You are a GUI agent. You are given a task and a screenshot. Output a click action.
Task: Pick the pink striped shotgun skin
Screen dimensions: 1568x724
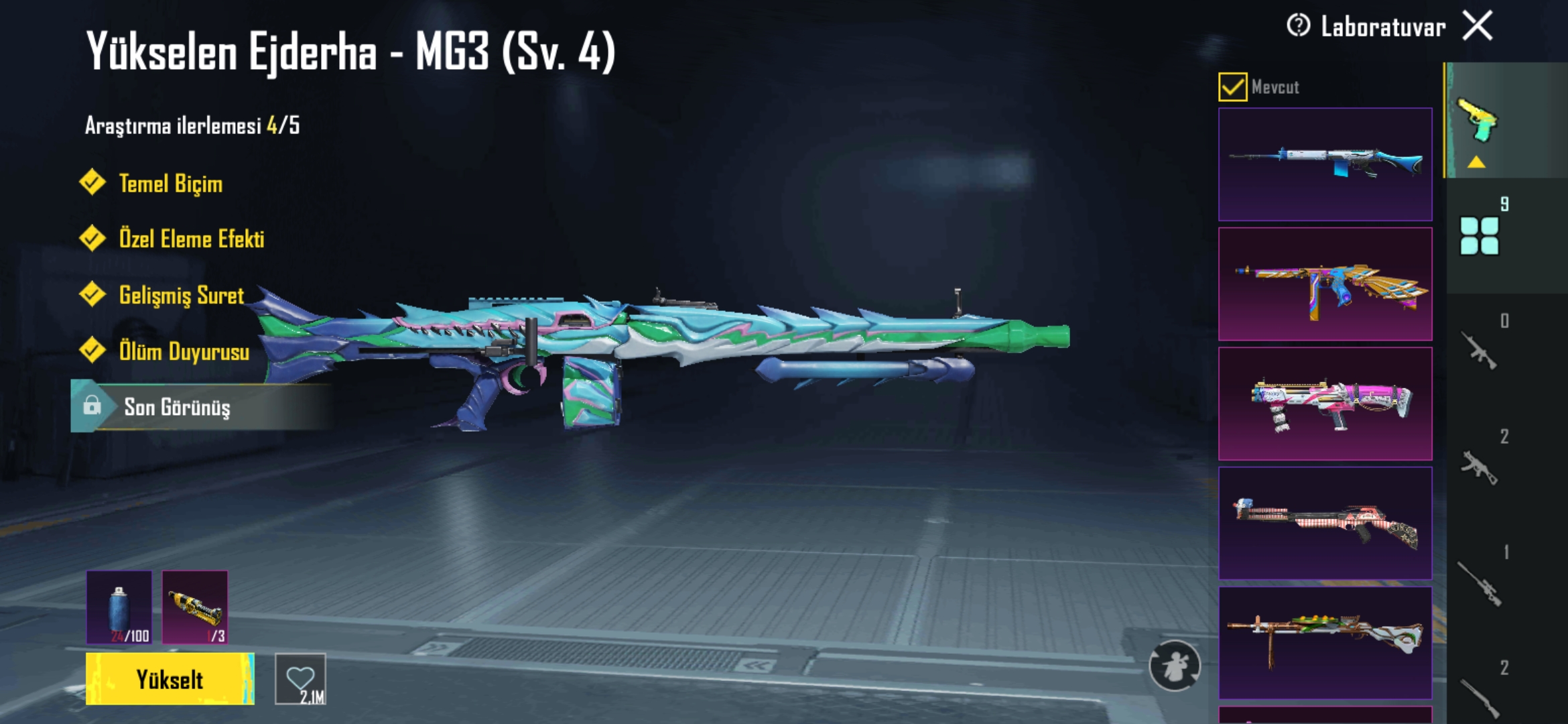tap(1325, 523)
